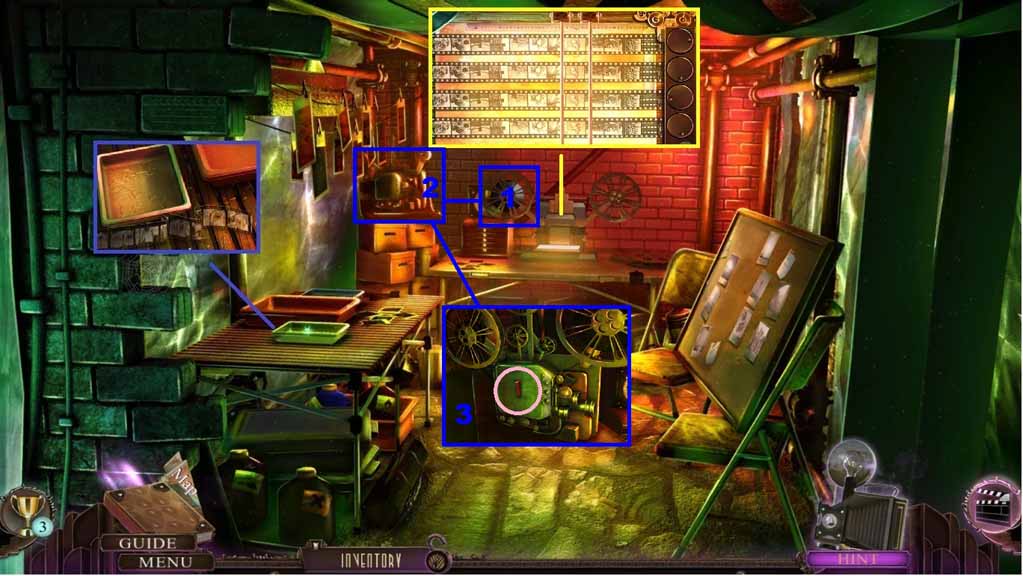The width and height of the screenshot is (1023, 576).
Task: Open the Menu
Action: pos(157,561)
